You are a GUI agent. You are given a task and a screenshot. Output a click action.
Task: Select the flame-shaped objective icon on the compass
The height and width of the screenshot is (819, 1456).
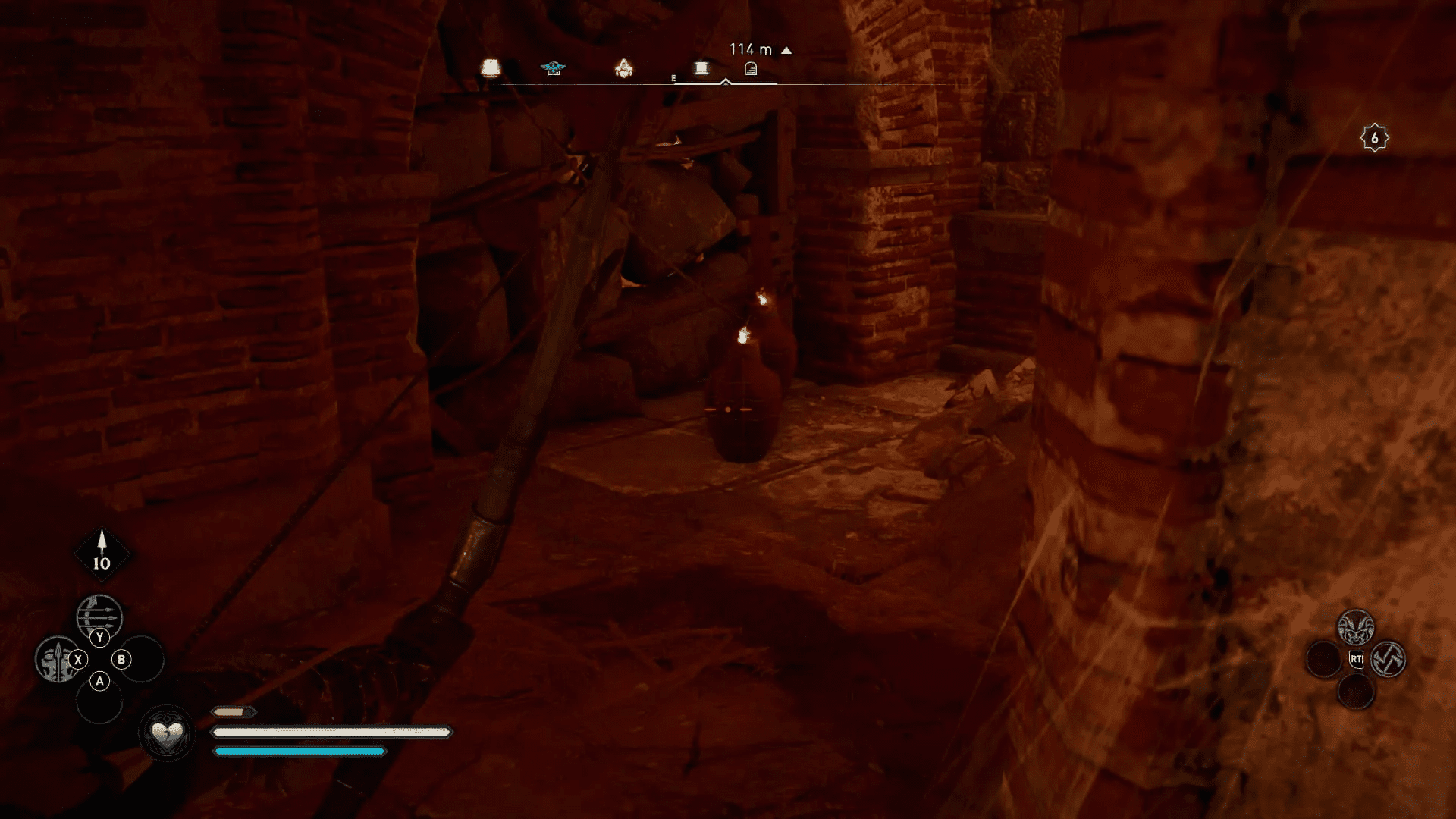(x=624, y=68)
